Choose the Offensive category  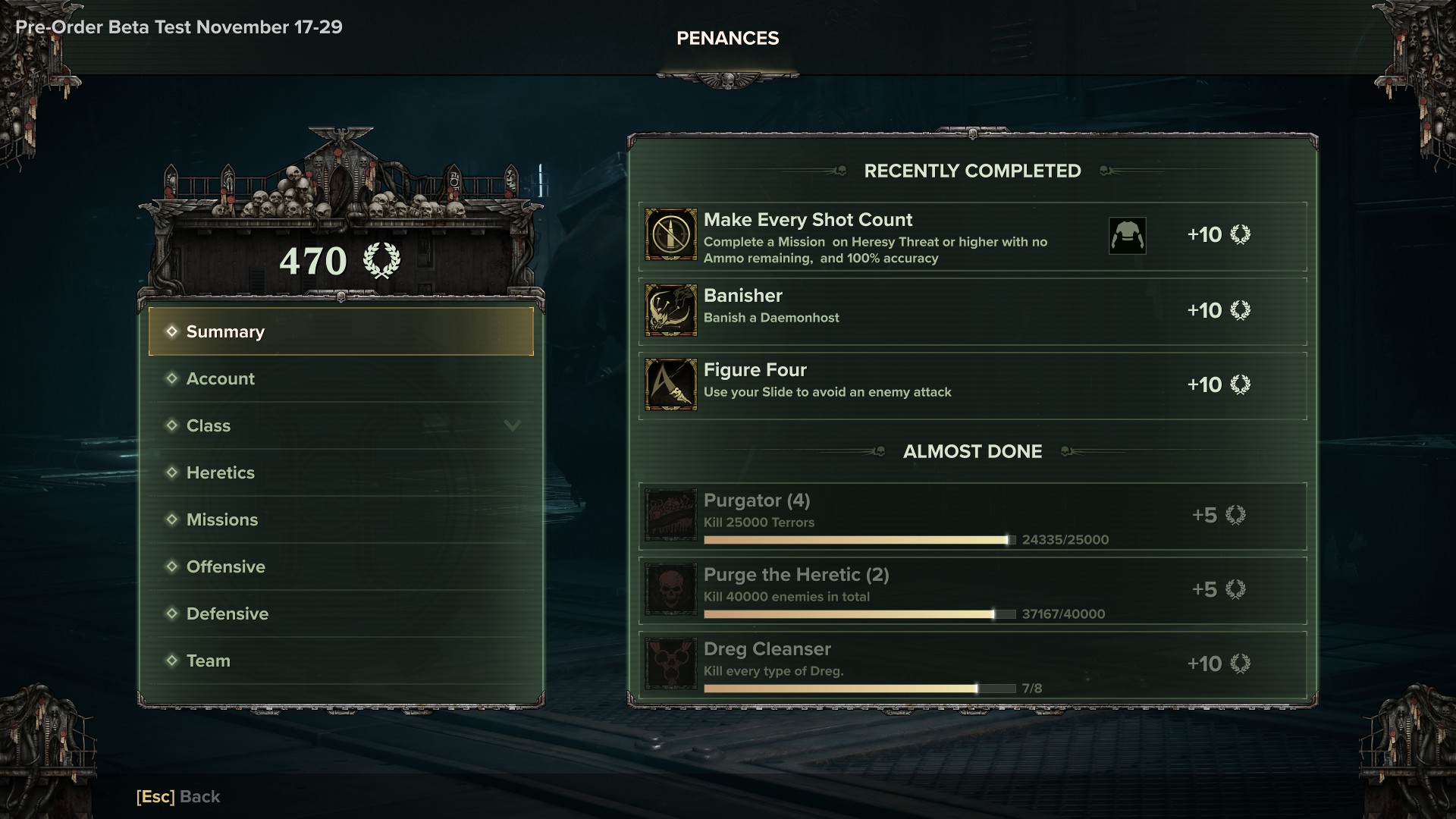340,566
